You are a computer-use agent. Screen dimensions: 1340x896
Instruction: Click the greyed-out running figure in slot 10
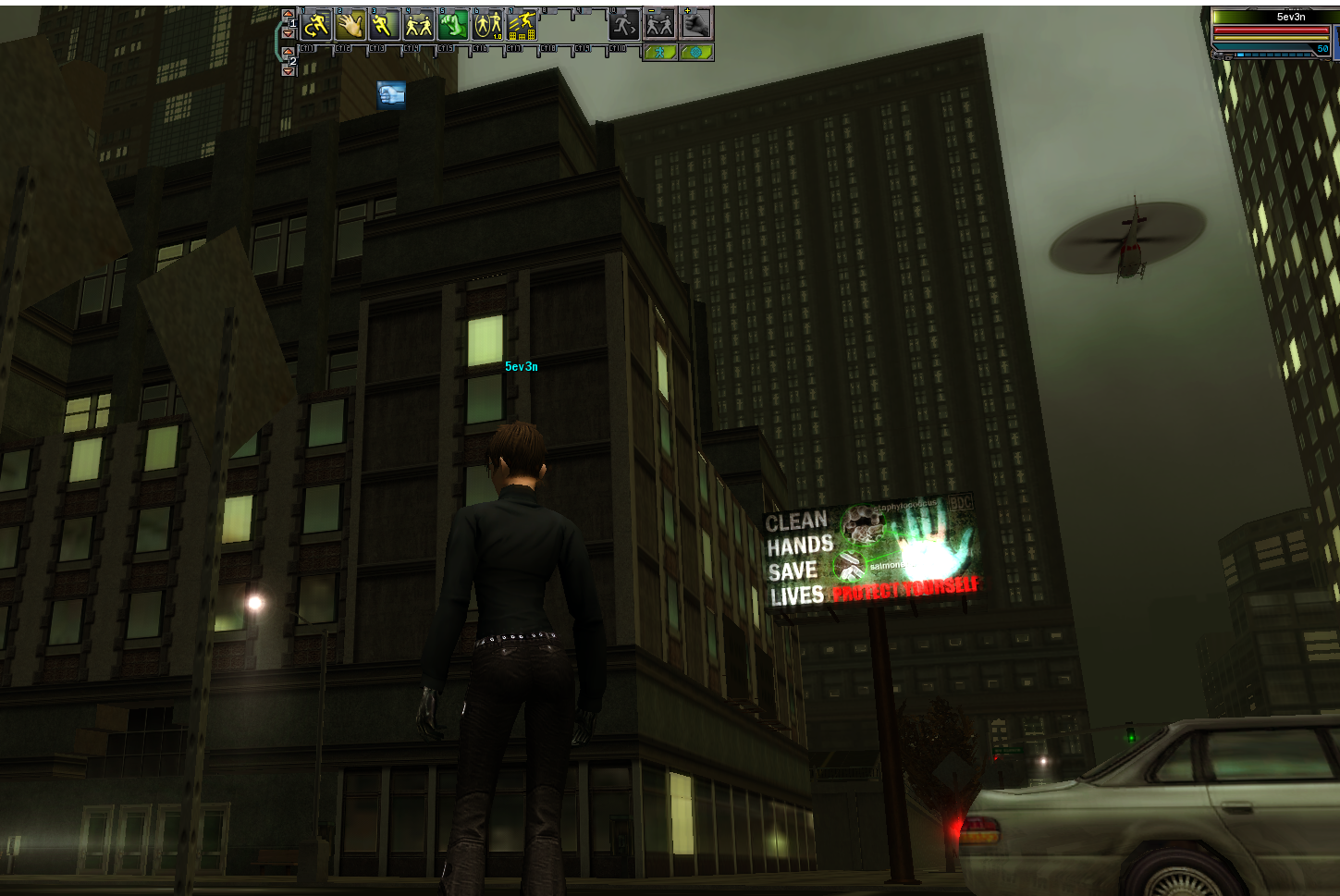624,25
